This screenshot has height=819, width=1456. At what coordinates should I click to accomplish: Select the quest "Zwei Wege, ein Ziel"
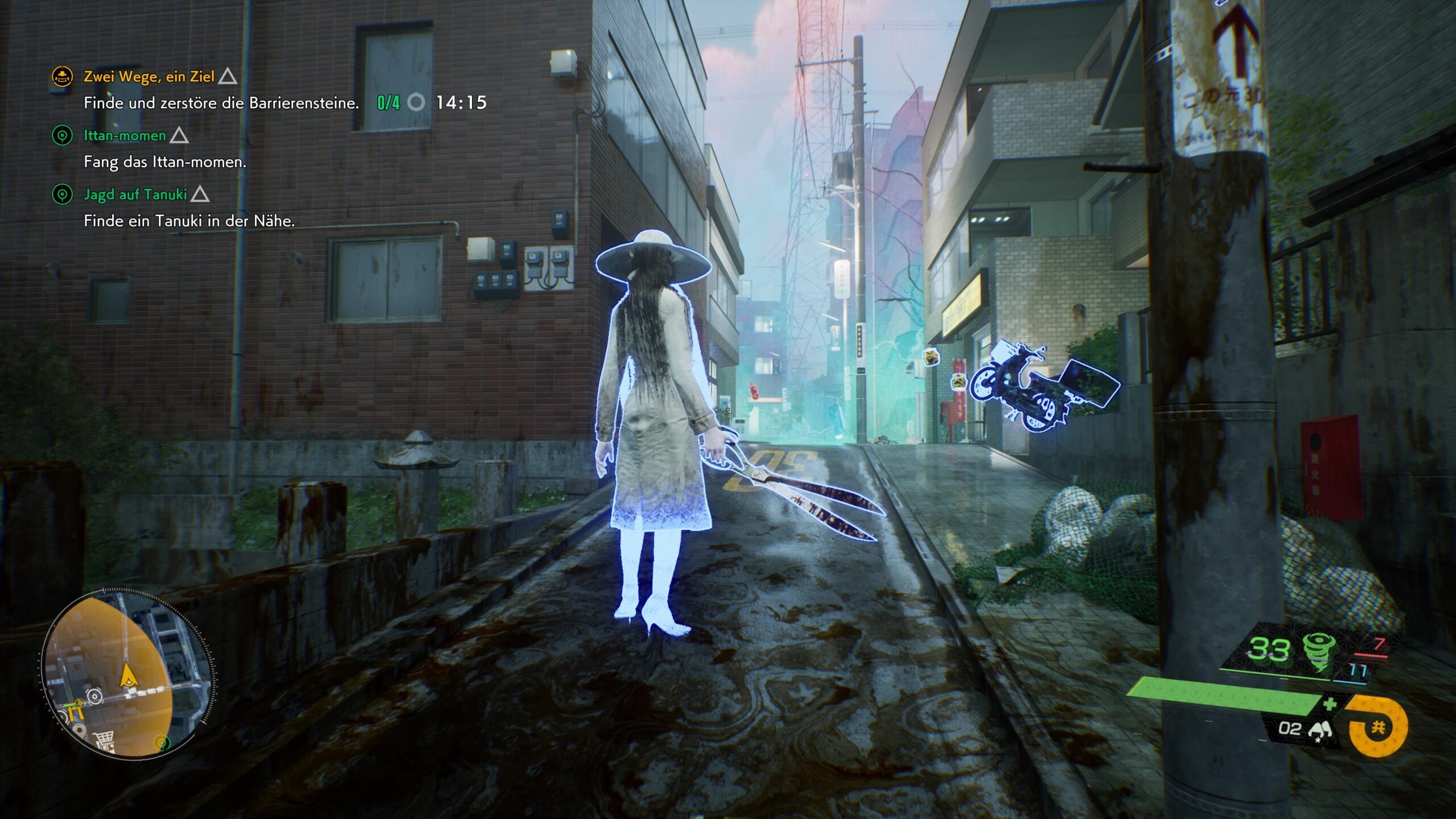[149, 76]
